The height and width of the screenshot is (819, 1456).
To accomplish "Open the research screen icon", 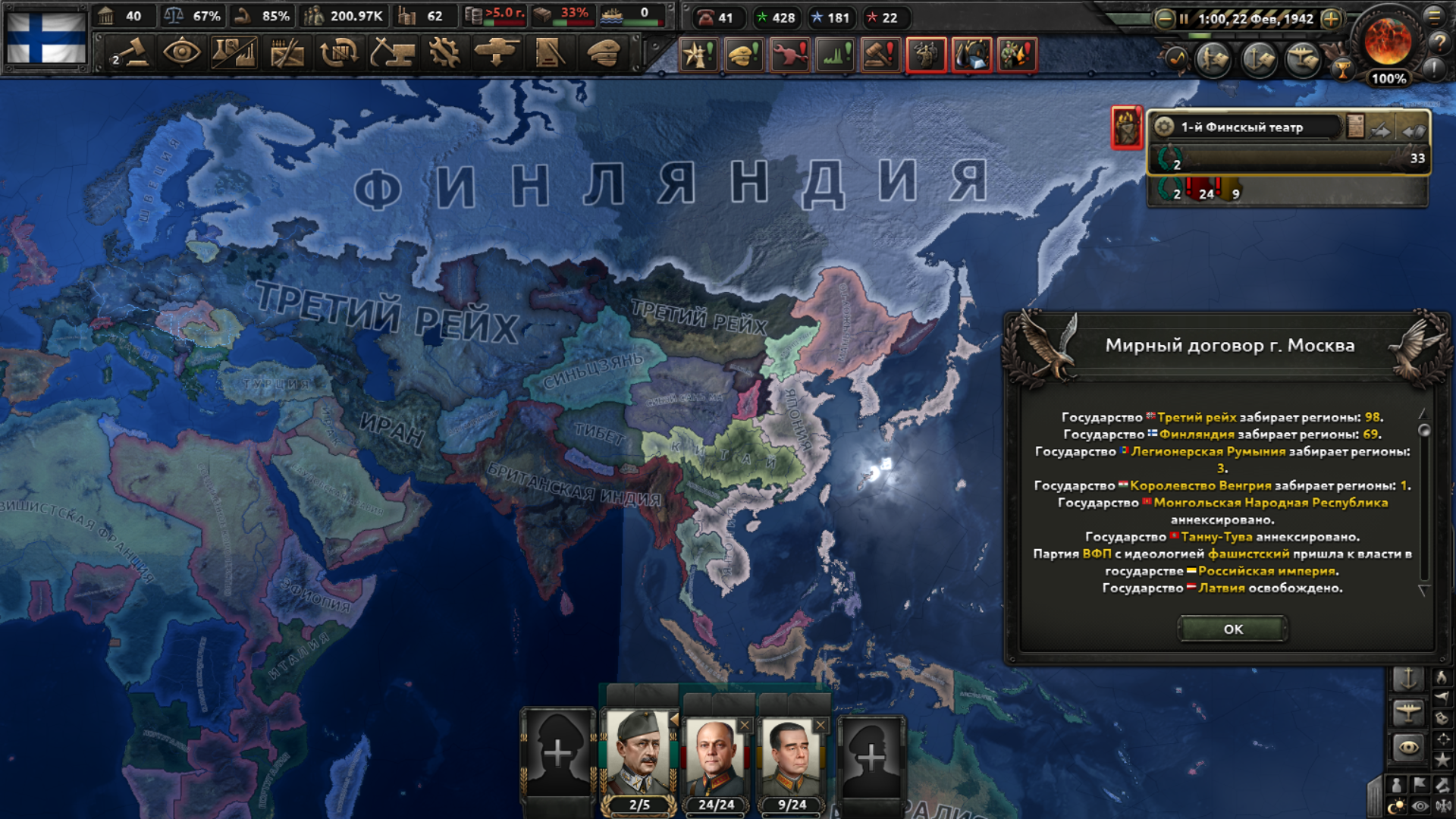I will [234, 53].
